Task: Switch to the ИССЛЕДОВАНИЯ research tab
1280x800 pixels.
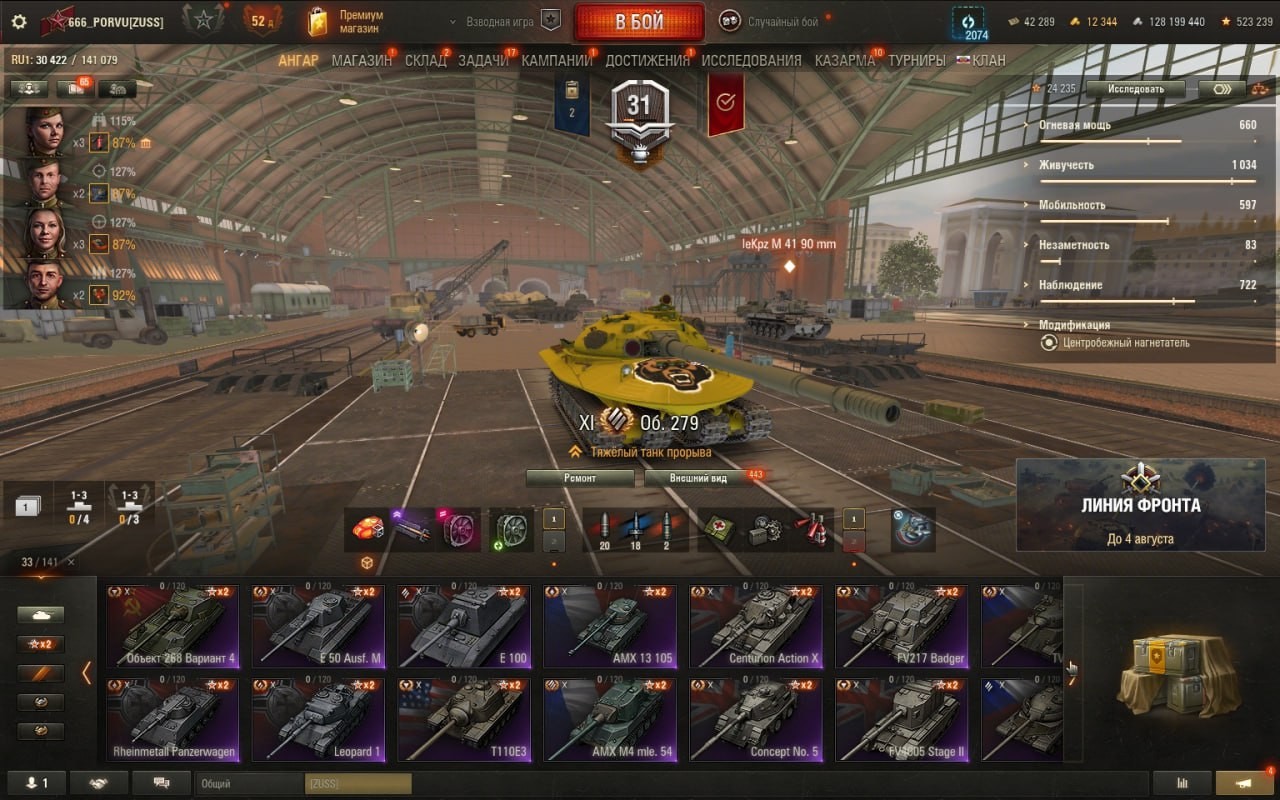Action: [x=751, y=60]
